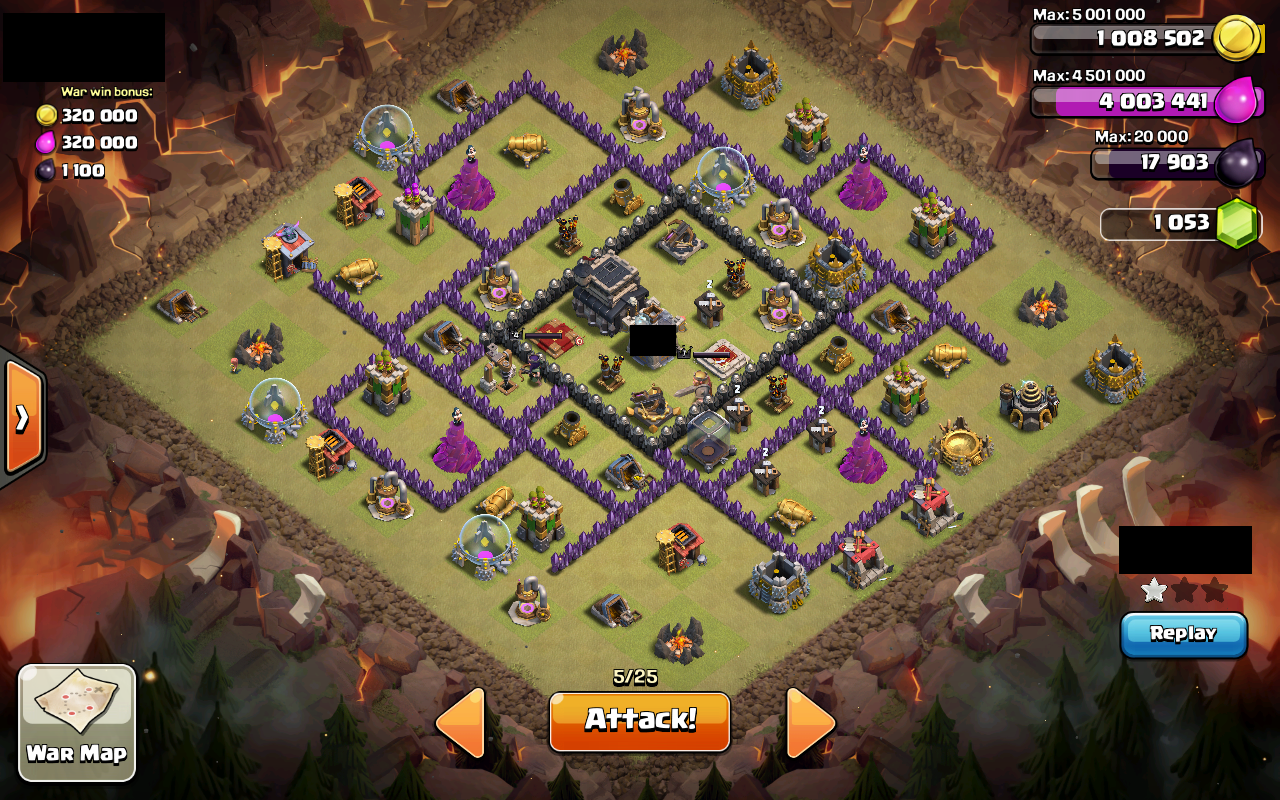The image size is (1280, 800).
Task: Click the war win bonus gold icon
Action: click(x=43, y=115)
